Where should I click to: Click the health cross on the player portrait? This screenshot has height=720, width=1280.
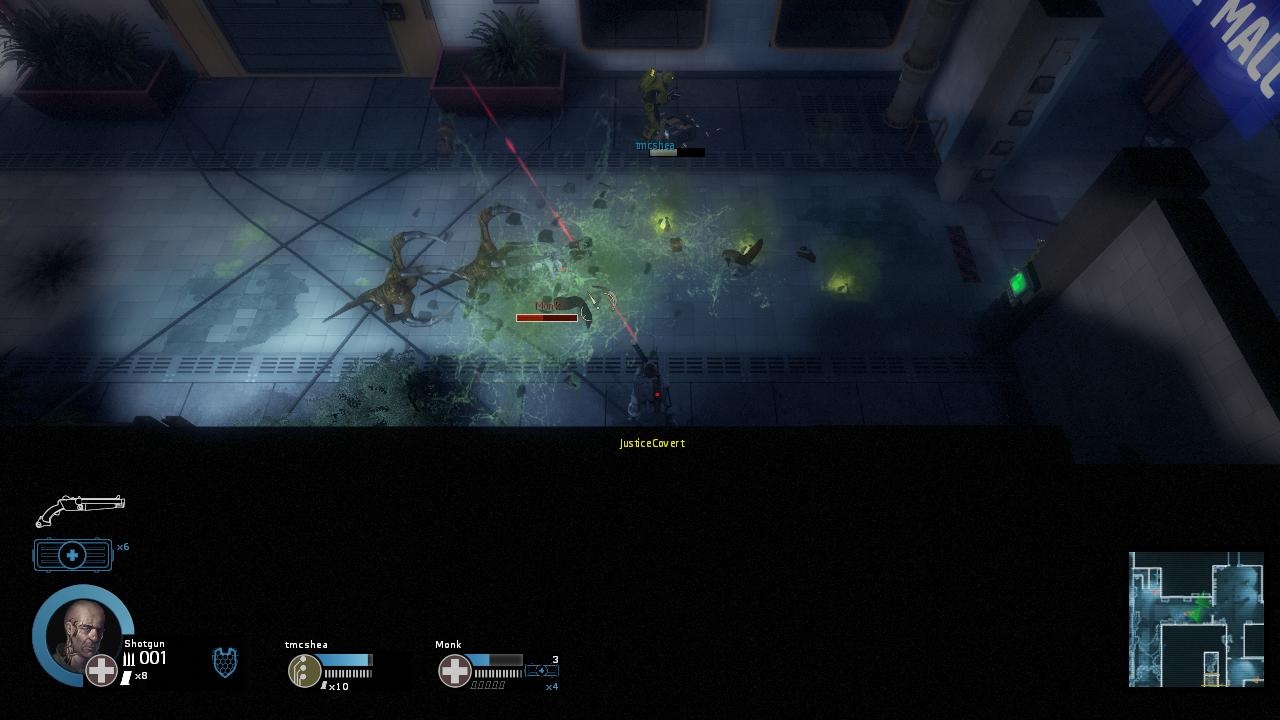click(x=101, y=671)
